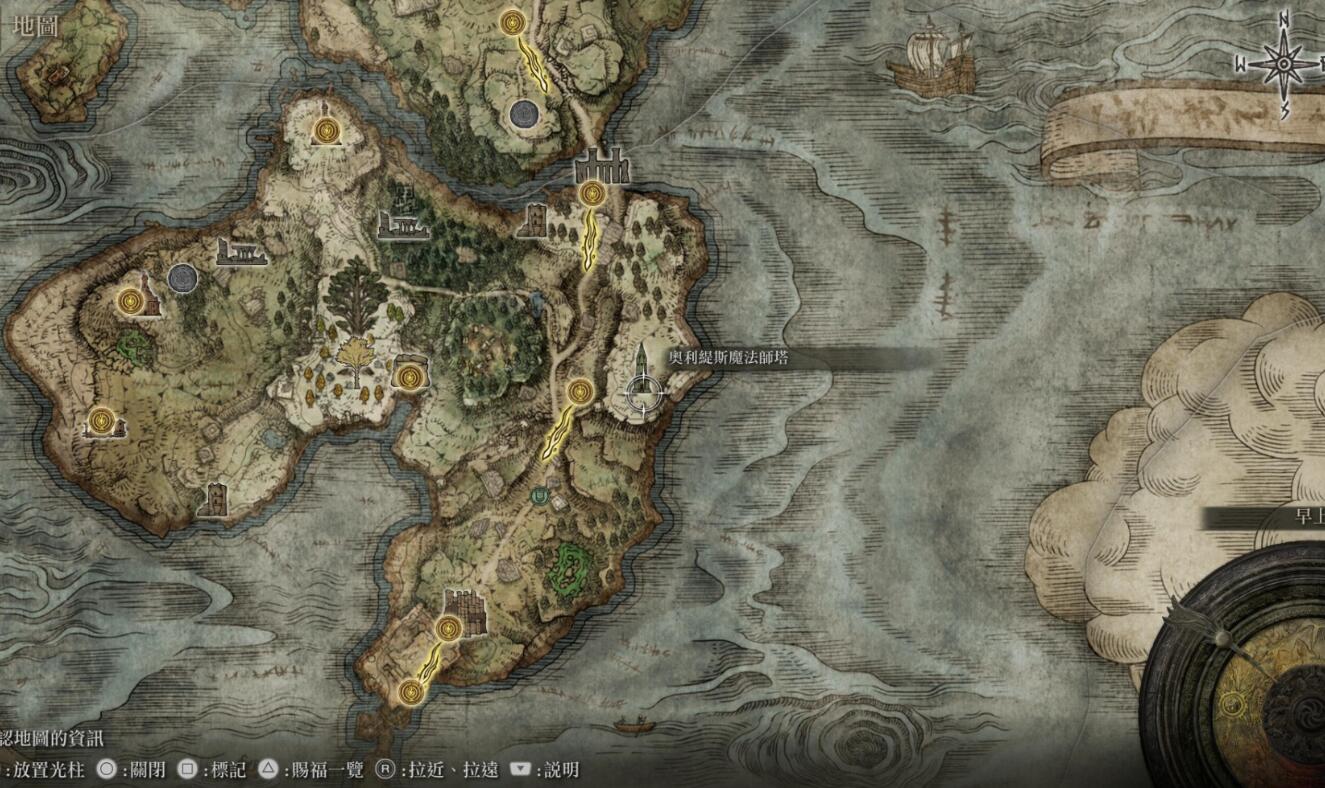Click the gray round marker near the church grace
Screen dimensions: 1325x788
point(182,278)
